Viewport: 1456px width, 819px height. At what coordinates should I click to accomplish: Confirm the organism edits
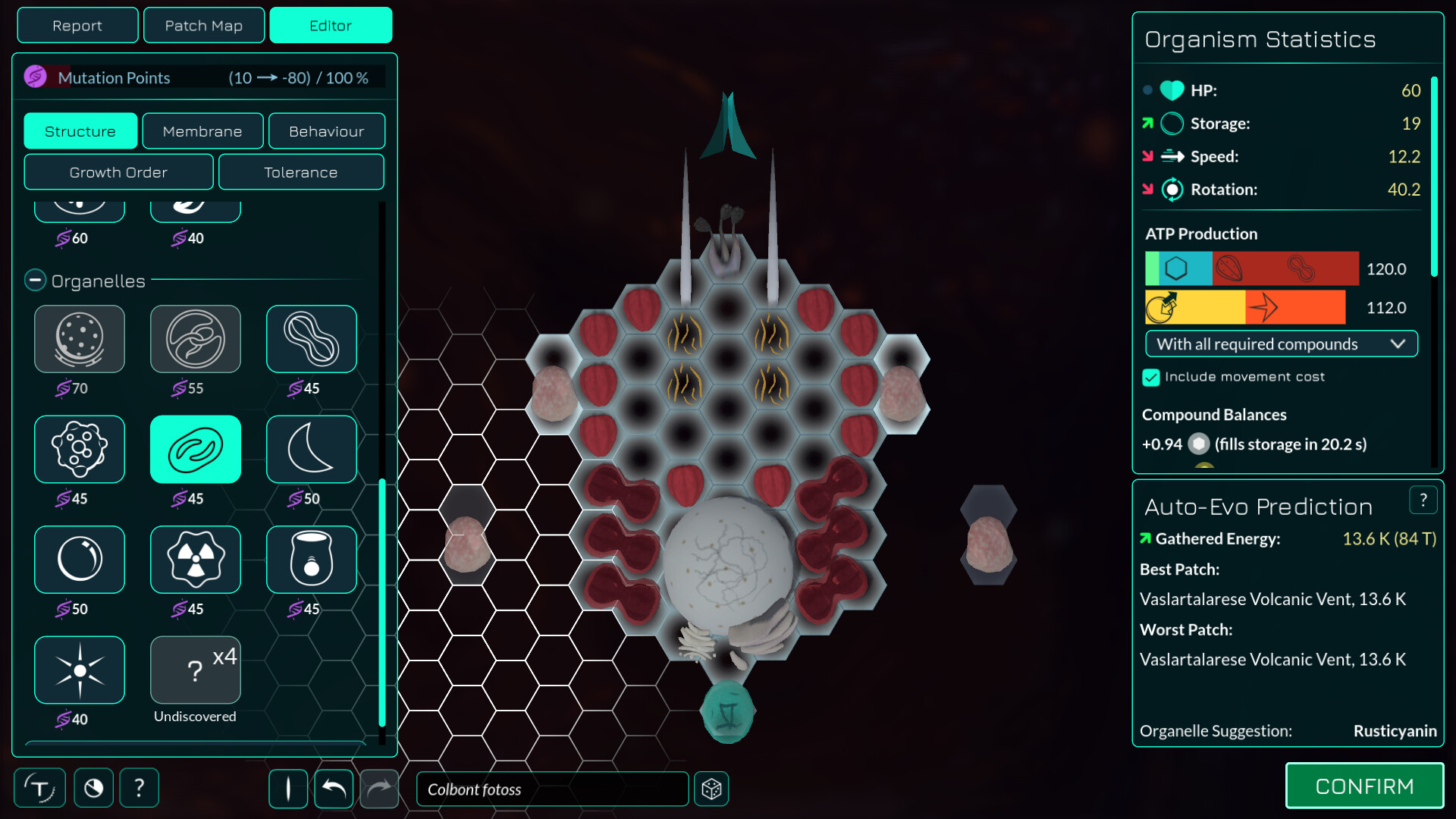pos(1363,786)
